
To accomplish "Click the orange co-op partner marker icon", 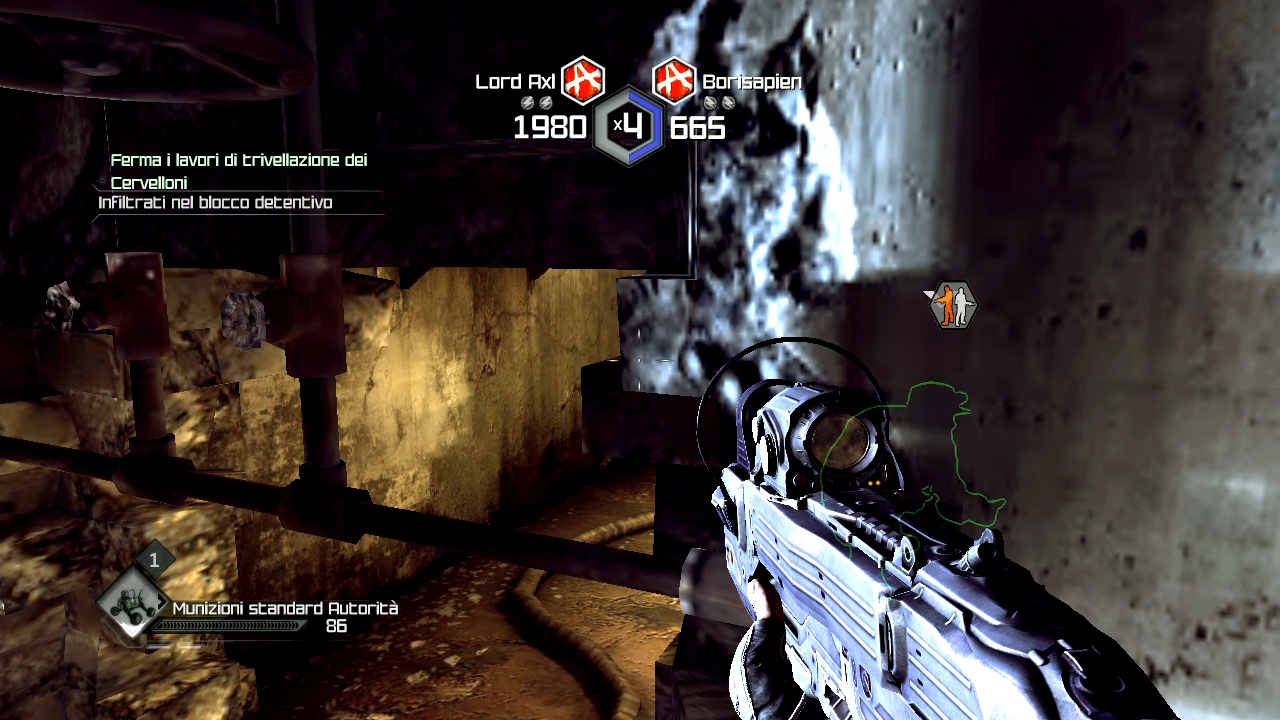I will 951,305.
